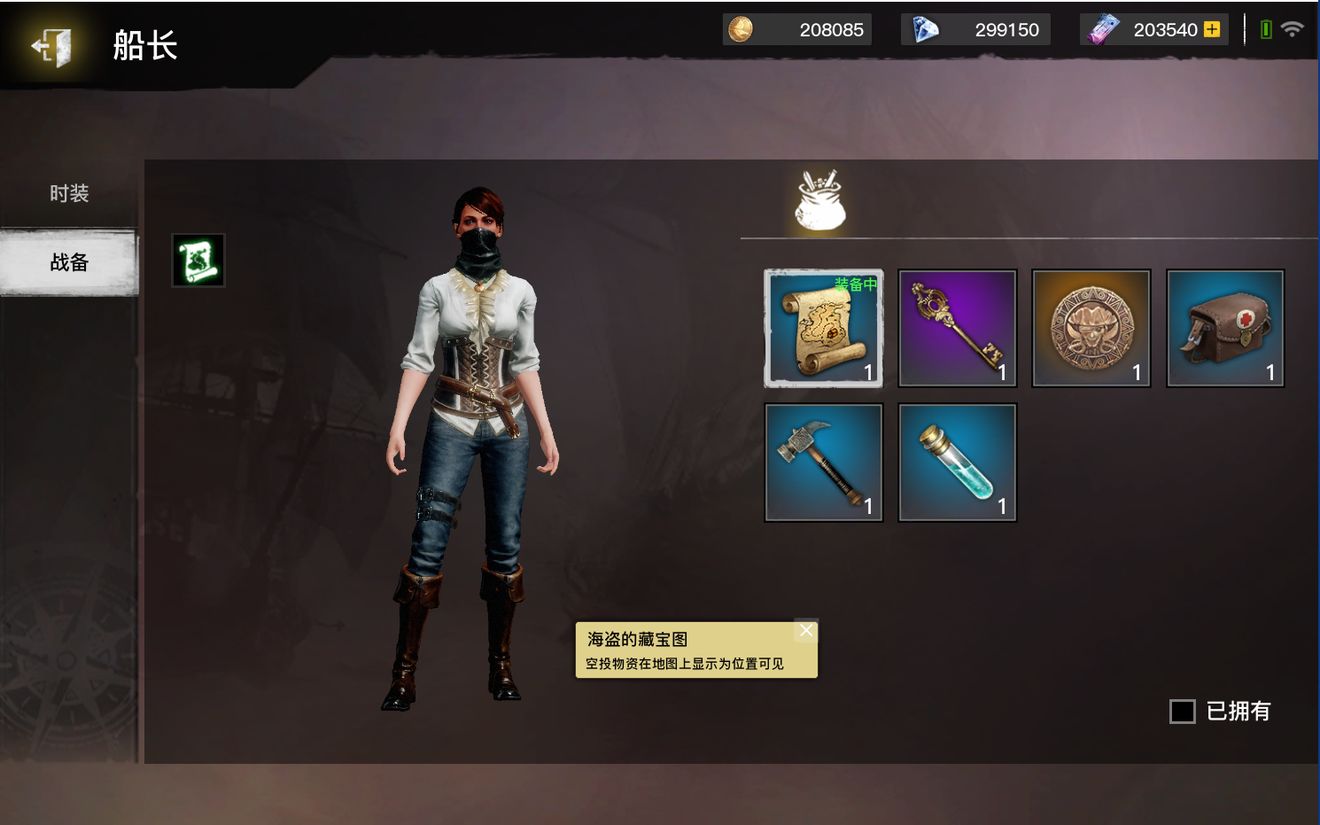1320x825 pixels.
Task: Select the hammer item
Action: click(x=822, y=462)
